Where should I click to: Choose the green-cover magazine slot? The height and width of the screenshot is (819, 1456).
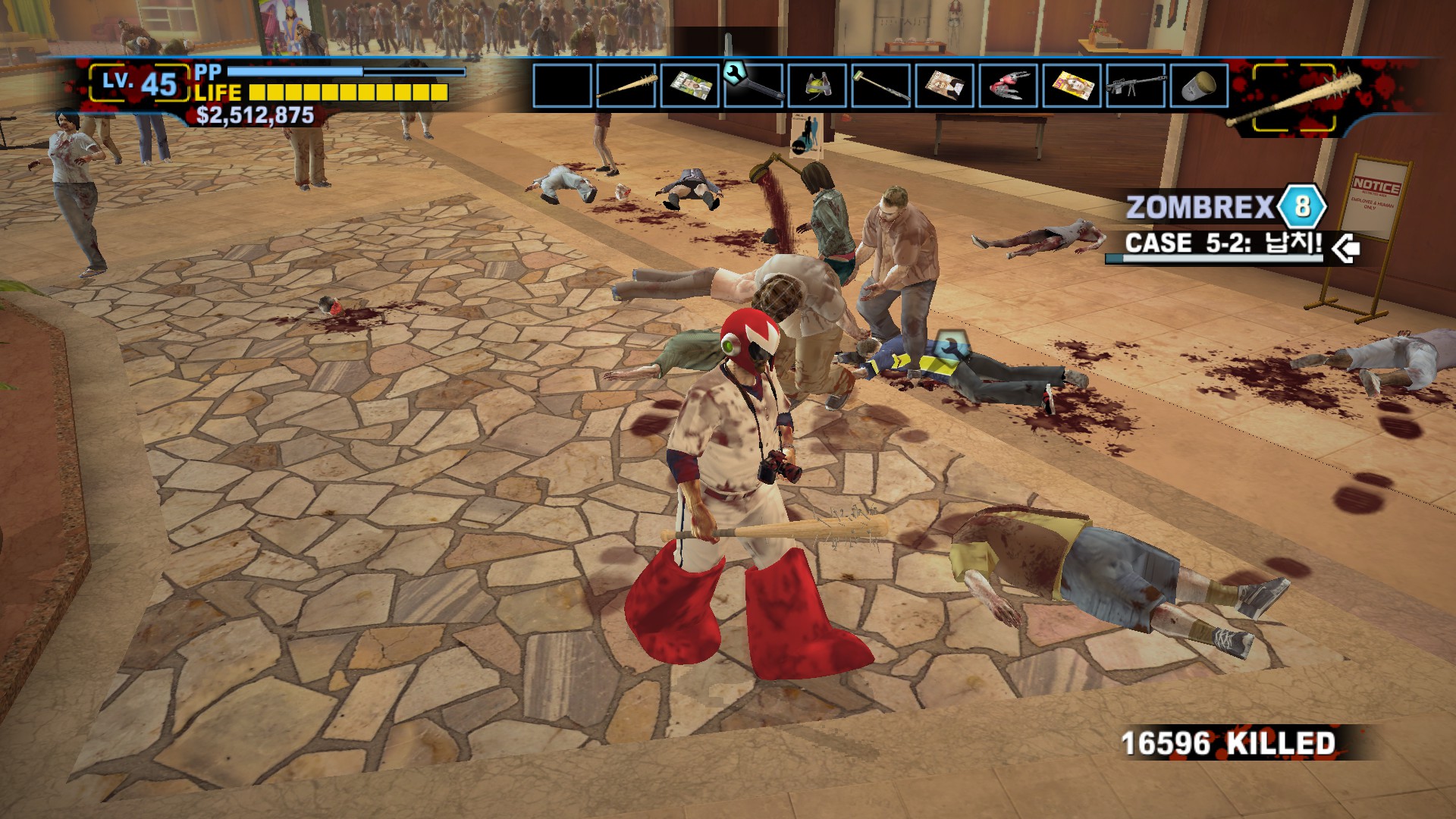click(690, 86)
